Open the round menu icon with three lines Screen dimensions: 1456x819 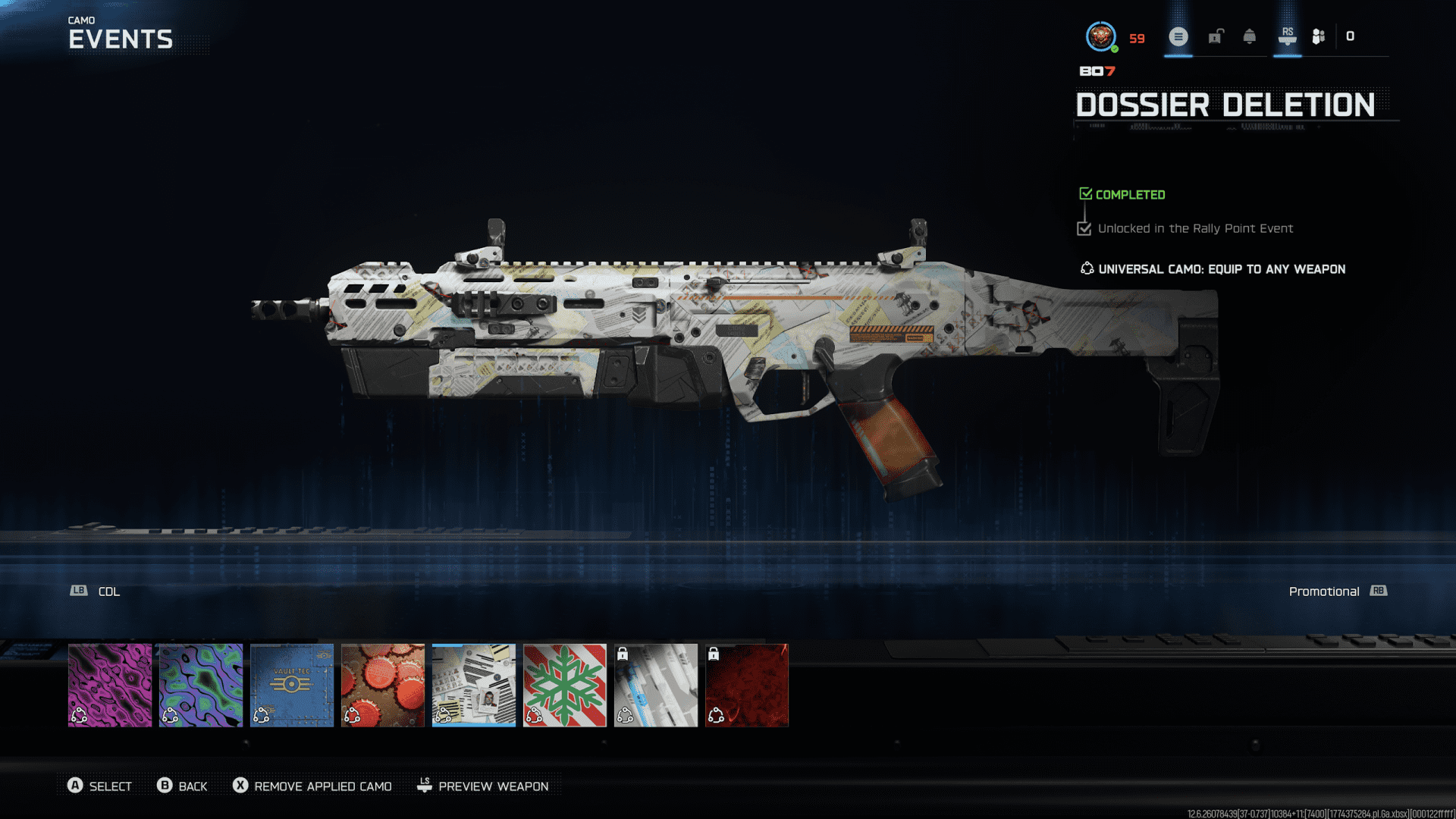(x=1178, y=36)
